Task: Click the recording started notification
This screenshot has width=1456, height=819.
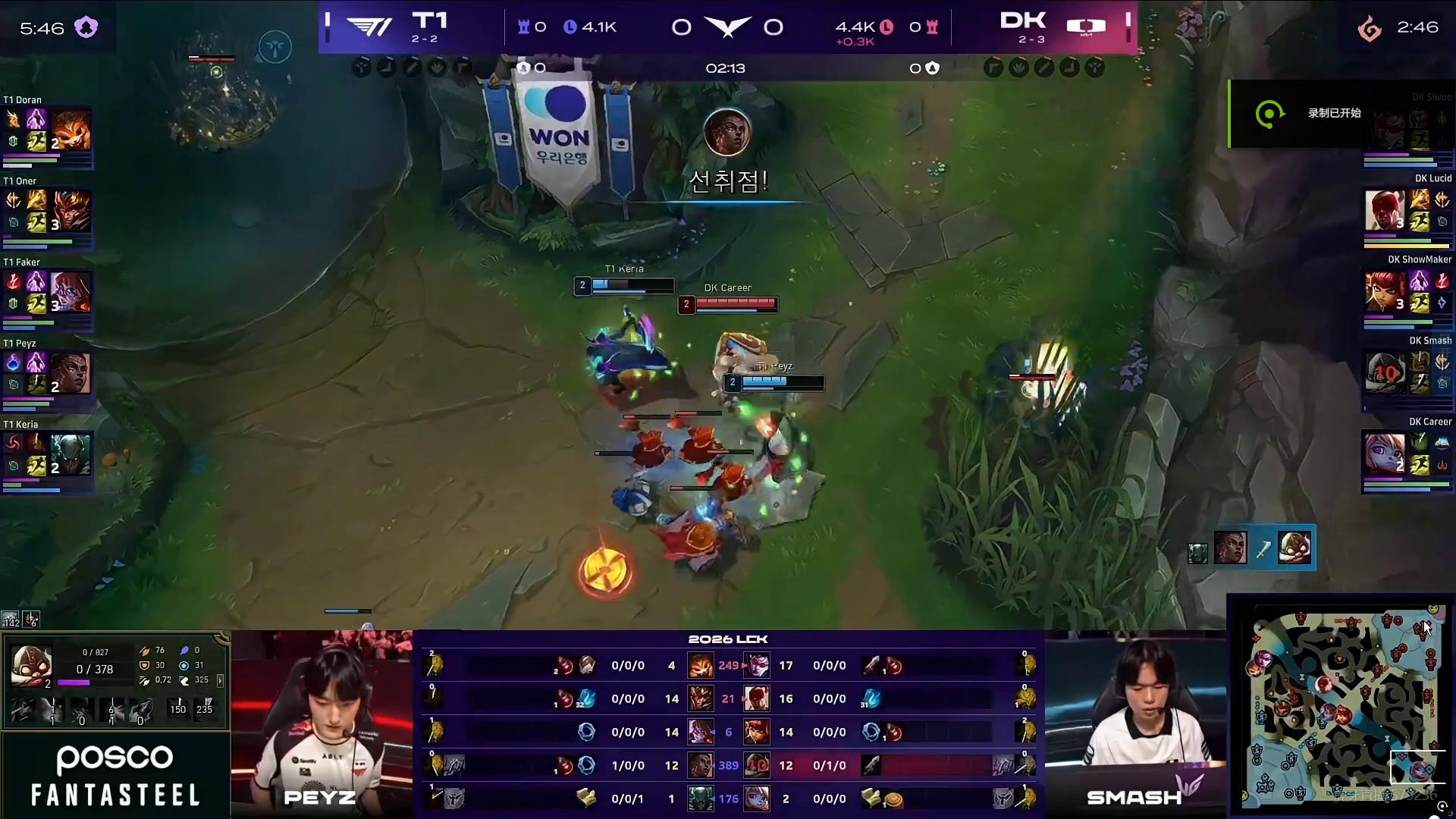Action: 1333,114
